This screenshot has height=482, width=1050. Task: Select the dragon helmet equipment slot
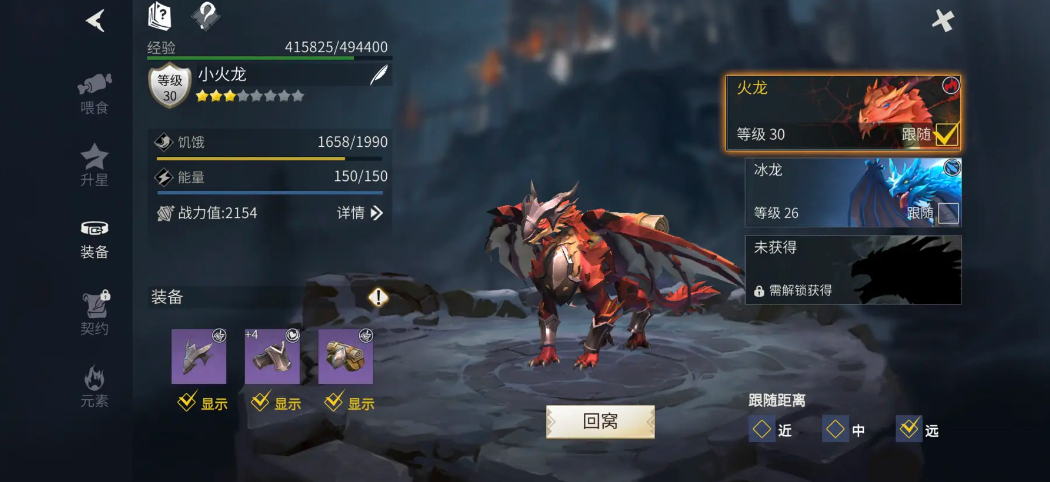click(199, 356)
